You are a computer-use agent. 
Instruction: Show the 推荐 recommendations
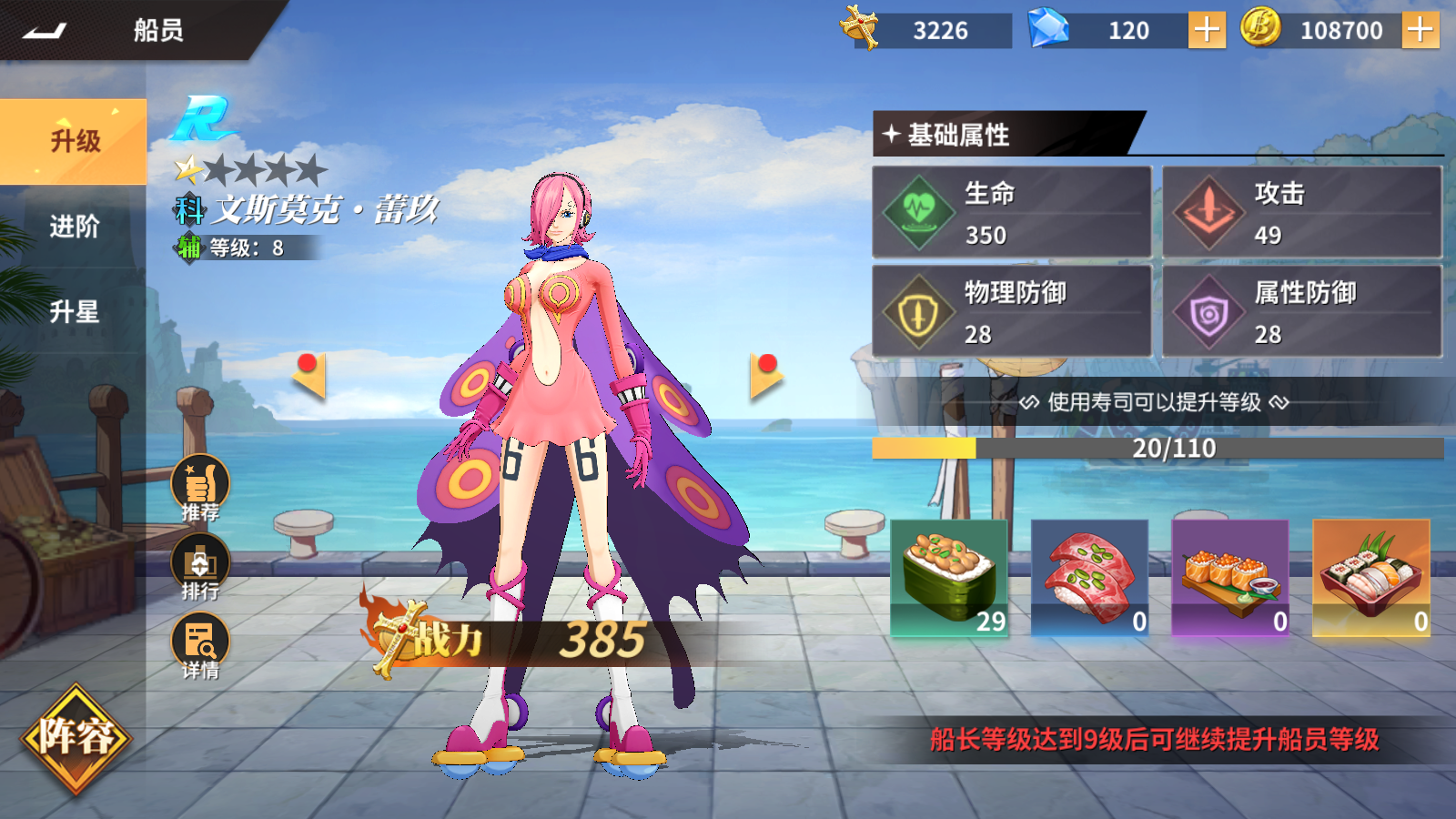[200, 487]
